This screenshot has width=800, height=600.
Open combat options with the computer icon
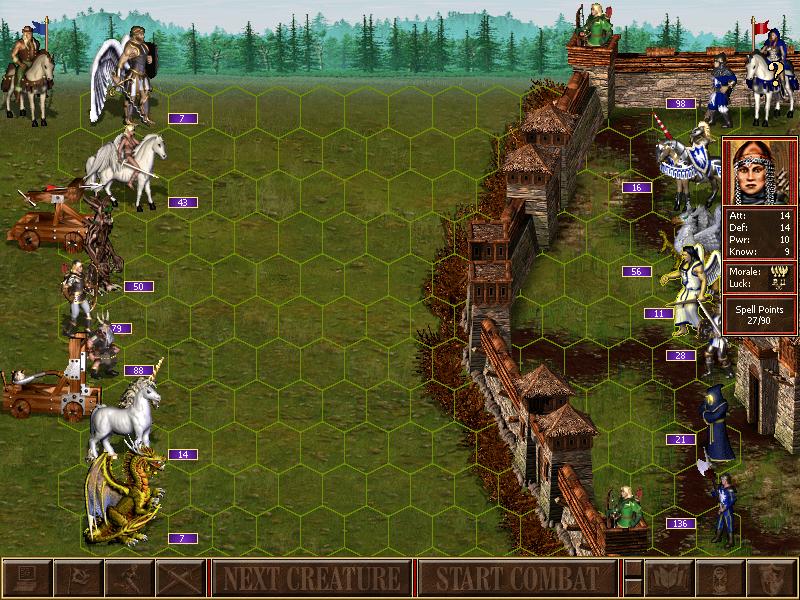click(27, 578)
